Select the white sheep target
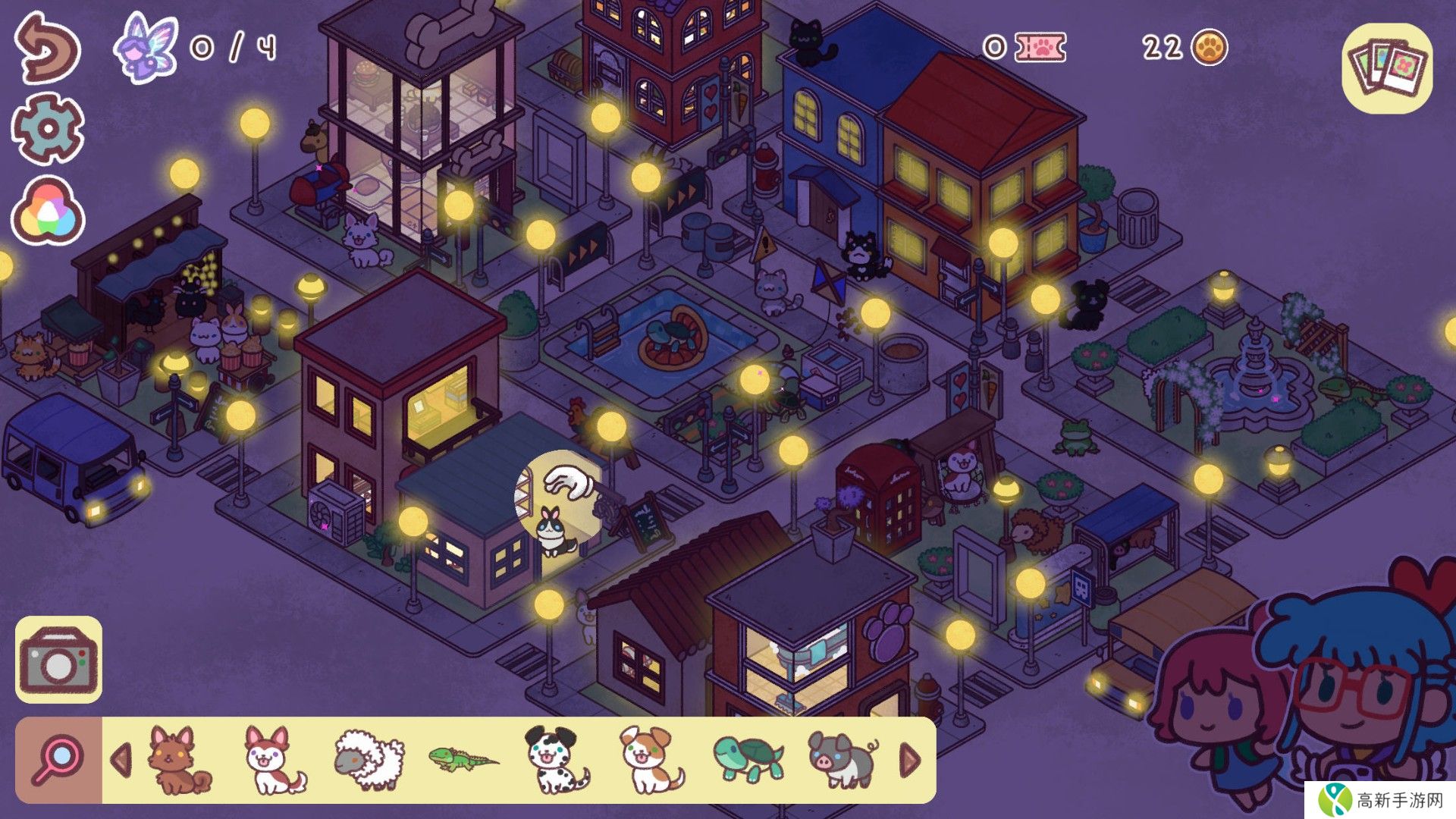 click(369, 760)
